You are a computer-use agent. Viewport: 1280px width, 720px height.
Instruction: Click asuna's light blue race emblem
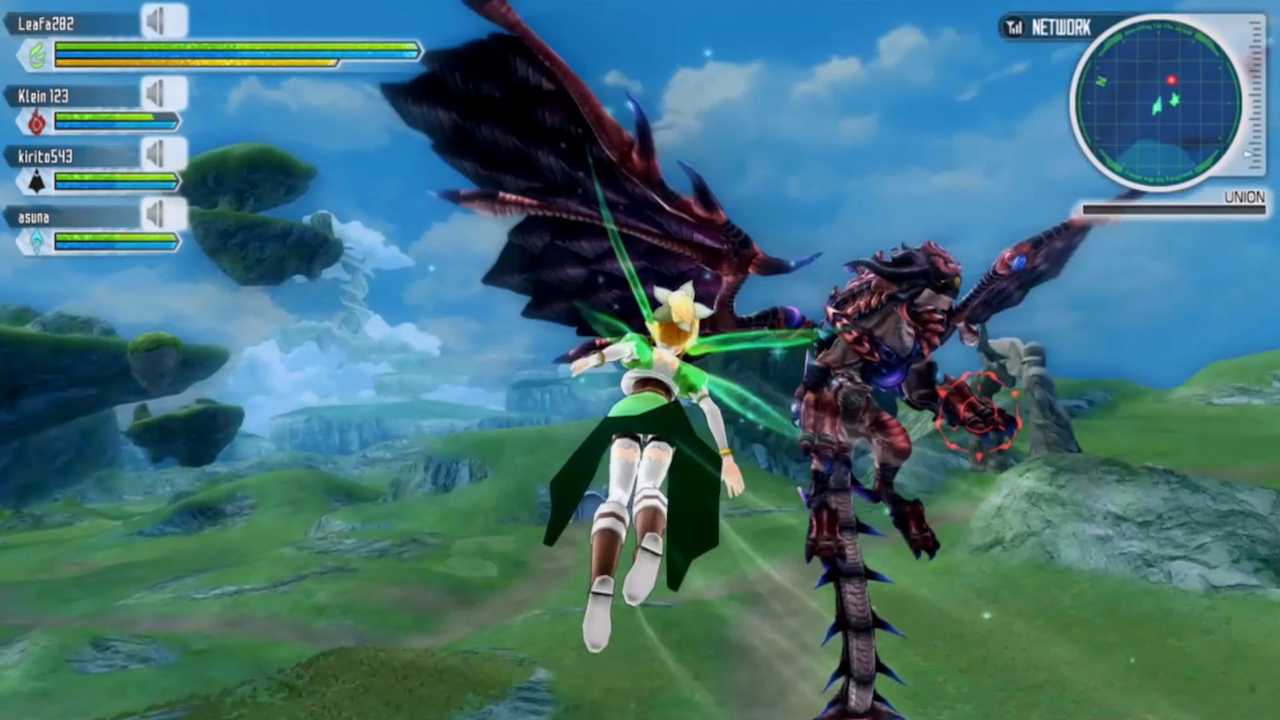(37, 242)
